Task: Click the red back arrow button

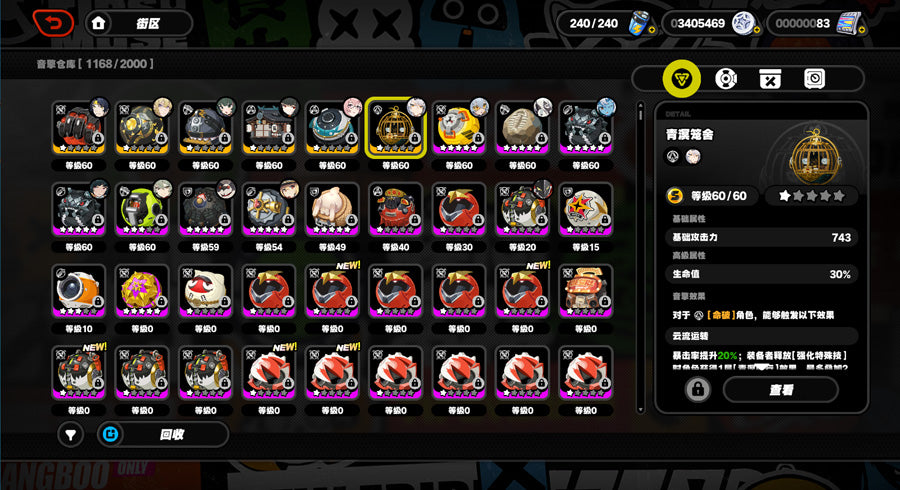Action: click(x=52, y=22)
